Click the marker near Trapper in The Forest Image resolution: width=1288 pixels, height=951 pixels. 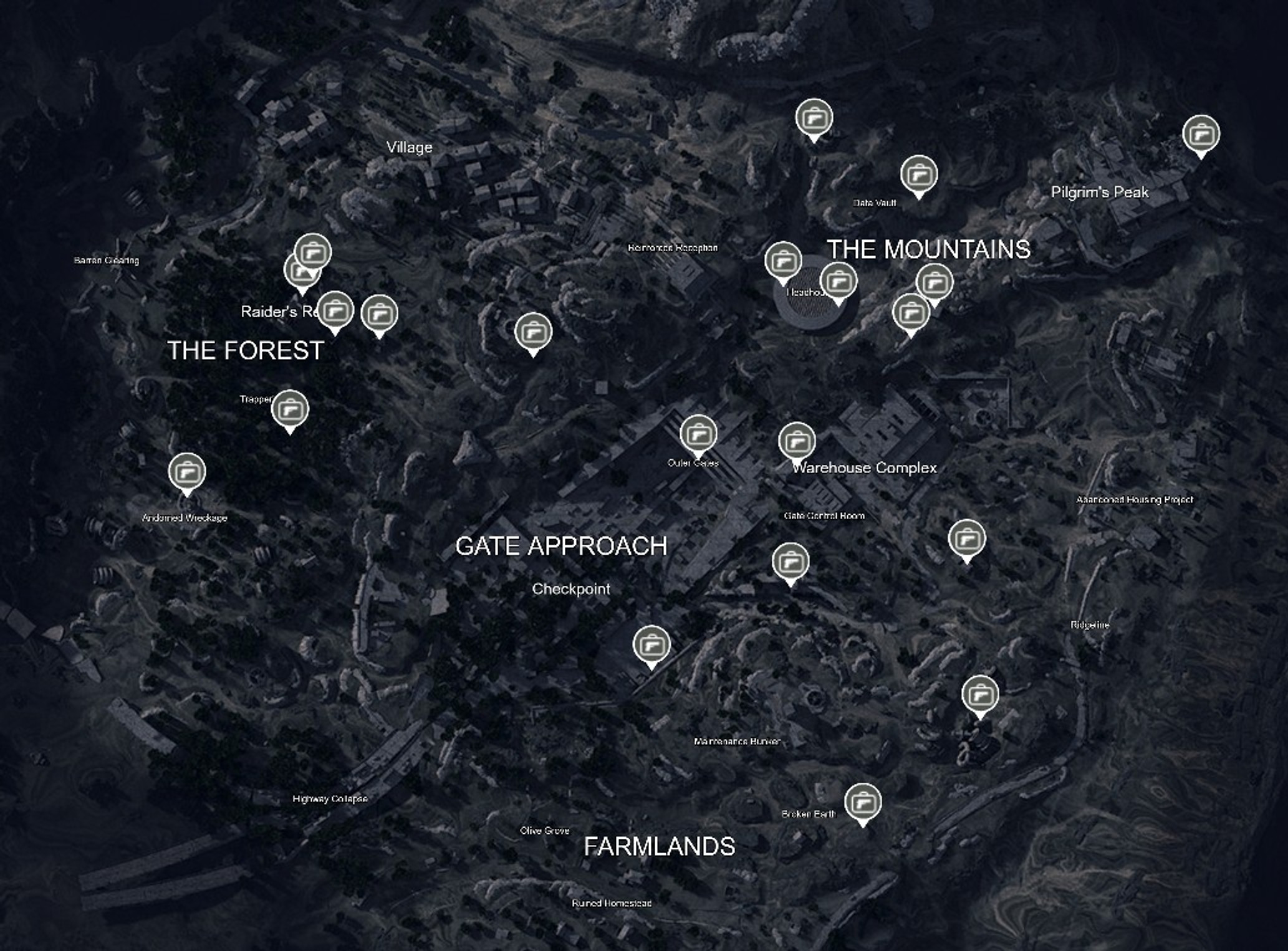point(291,408)
